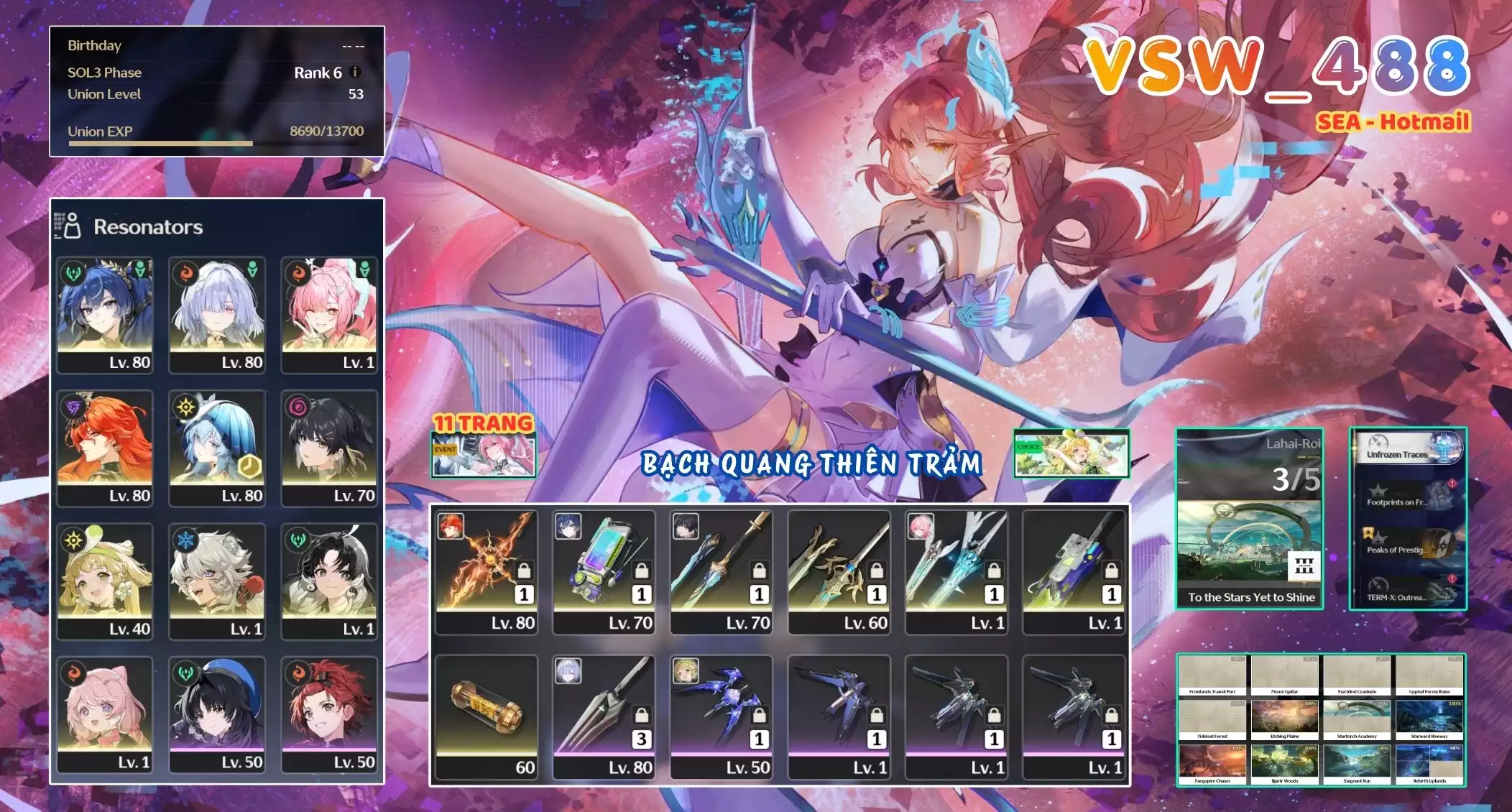Click the info icon beside Rank 6
The height and width of the screenshot is (812, 1512).
pyautogui.click(x=354, y=72)
